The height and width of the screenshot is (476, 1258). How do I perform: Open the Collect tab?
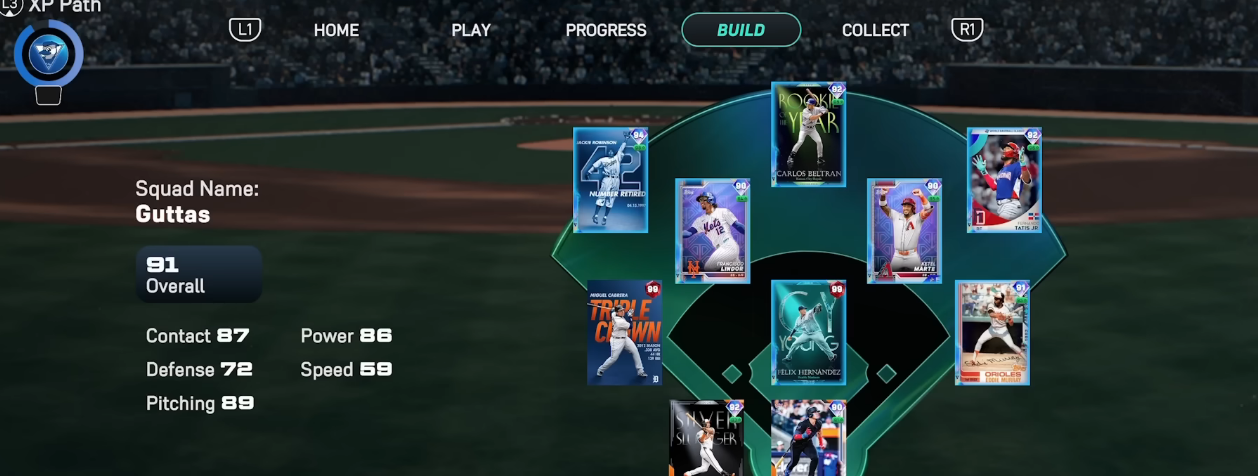[876, 30]
